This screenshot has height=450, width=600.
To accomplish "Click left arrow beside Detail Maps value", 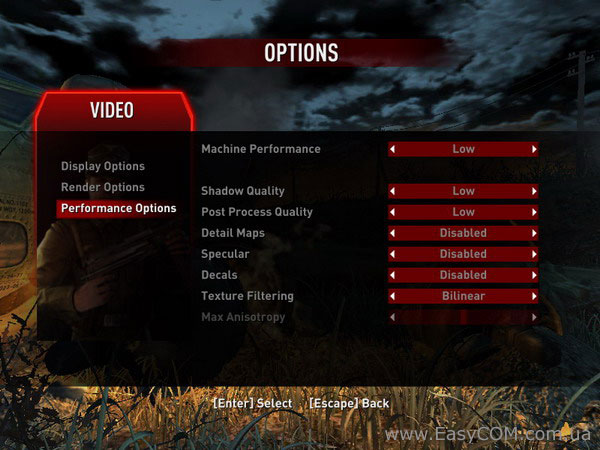I will click(x=393, y=233).
